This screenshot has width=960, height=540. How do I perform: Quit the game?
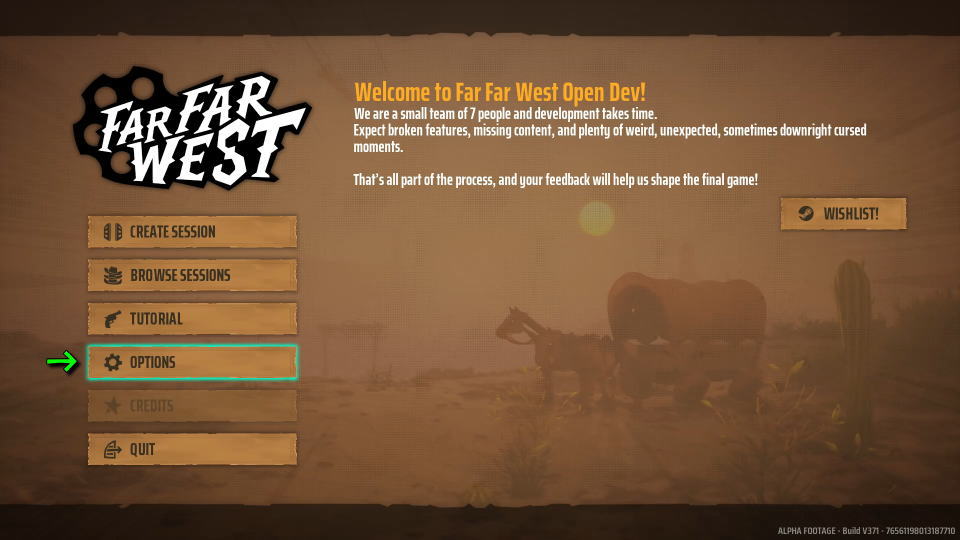[x=192, y=450]
